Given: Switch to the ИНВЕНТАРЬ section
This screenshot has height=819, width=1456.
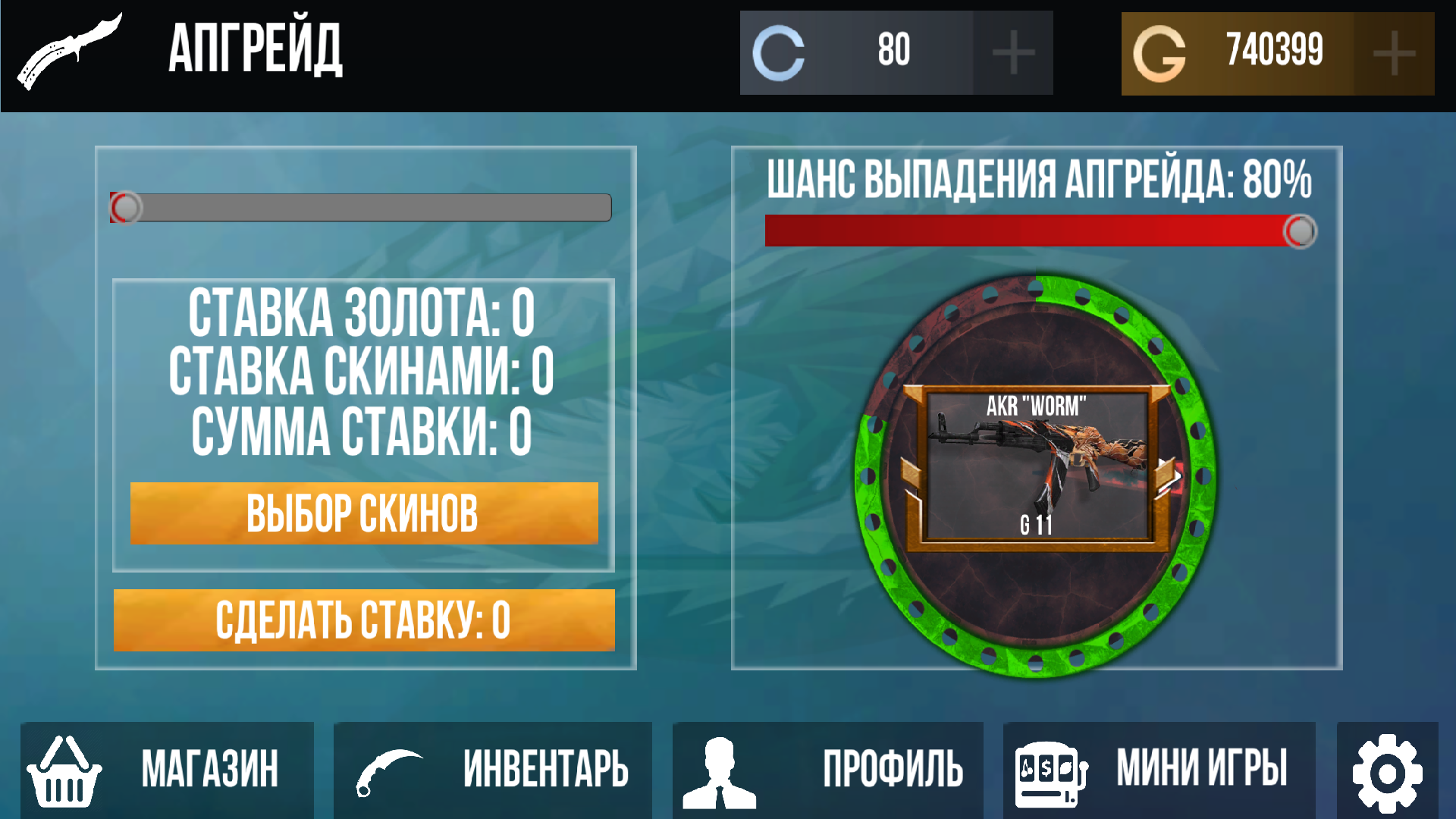Looking at the screenshot, I should (546, 770).
